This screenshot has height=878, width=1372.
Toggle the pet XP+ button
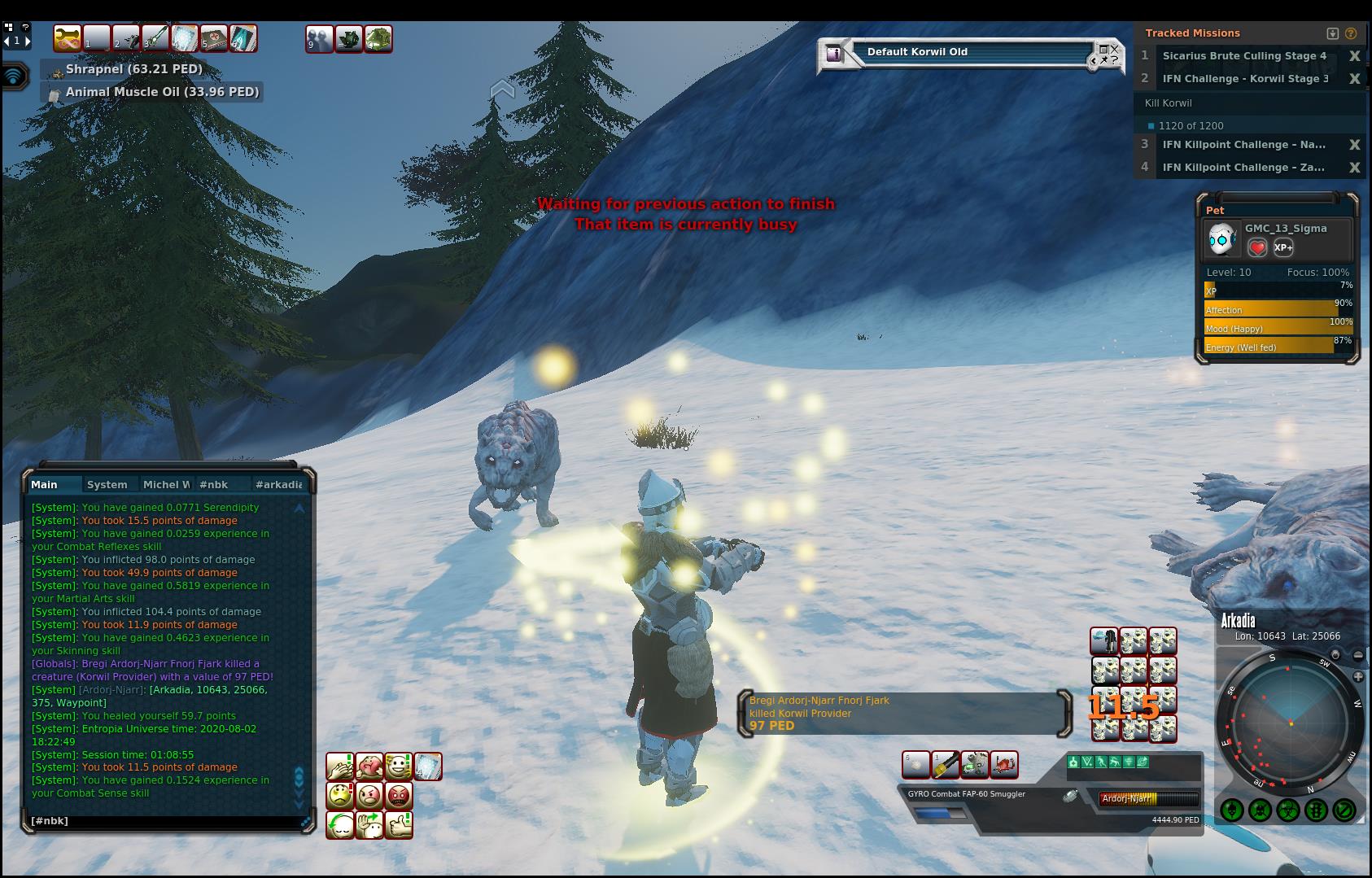[1283, 247]
